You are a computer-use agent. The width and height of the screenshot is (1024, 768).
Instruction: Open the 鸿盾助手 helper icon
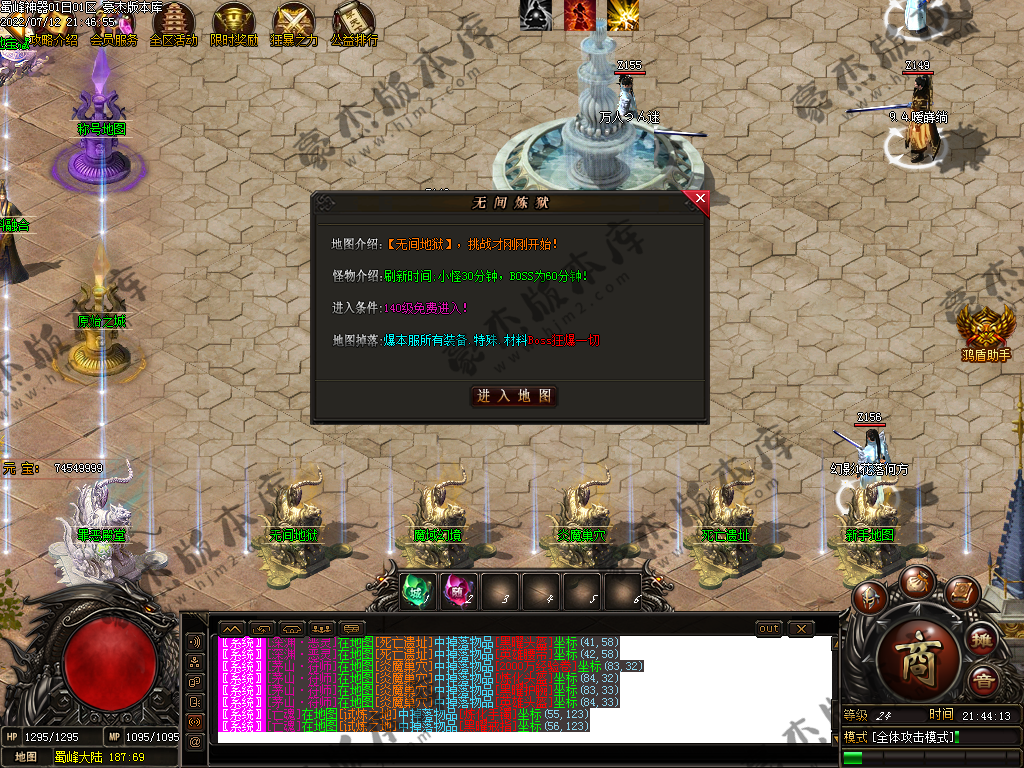click(x=986, y=328)
